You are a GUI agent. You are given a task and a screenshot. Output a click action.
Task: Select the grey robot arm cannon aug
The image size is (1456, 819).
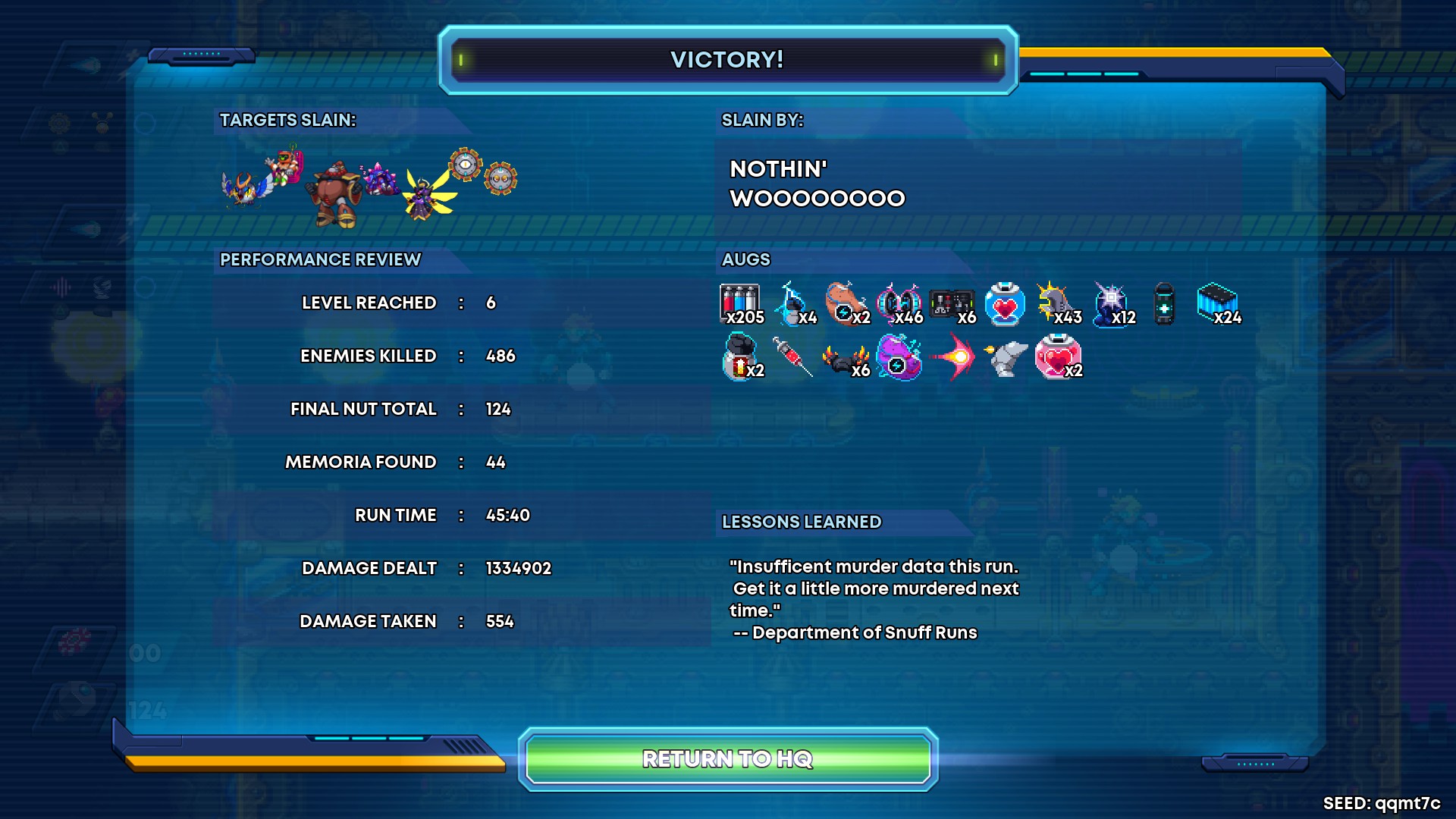pos(1006,358)
